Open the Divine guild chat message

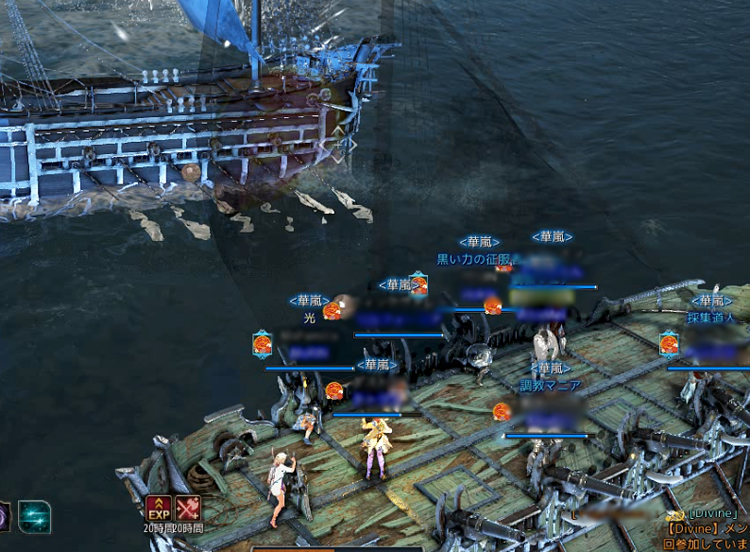706,529
